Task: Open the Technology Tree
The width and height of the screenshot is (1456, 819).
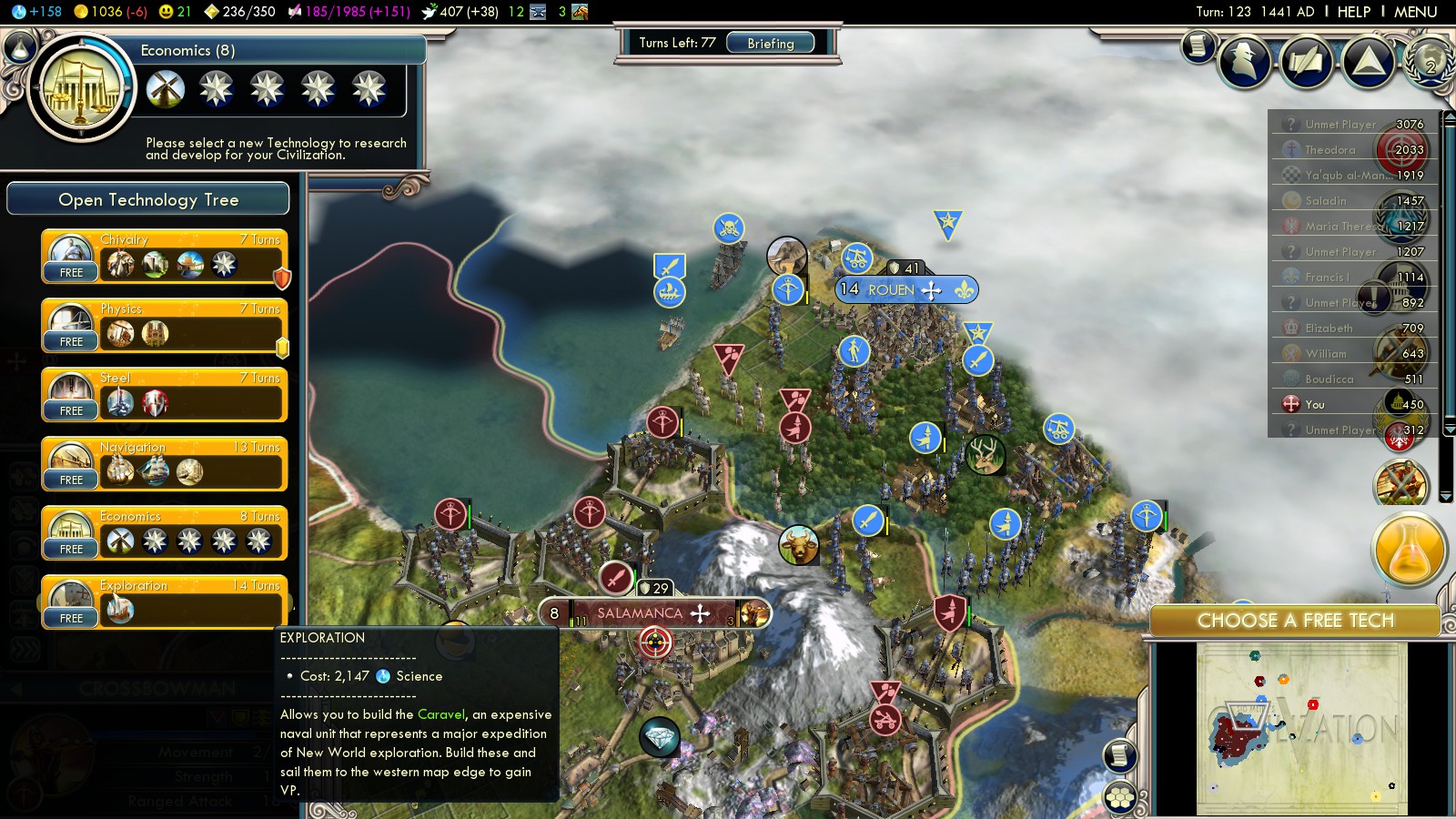Action: pyautogui.click(x=148, y=199)
